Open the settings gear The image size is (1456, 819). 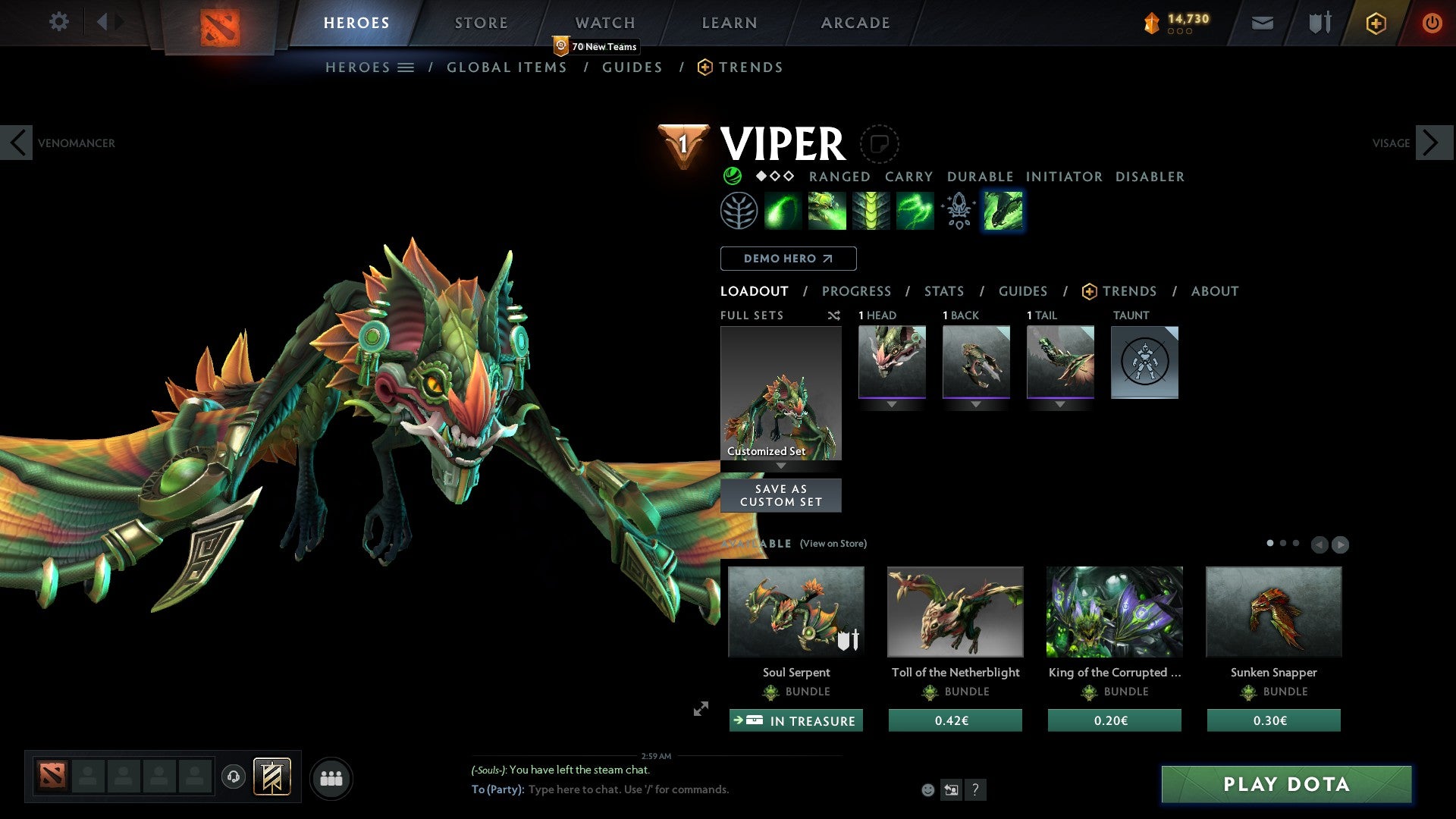[x=58, y=22]
